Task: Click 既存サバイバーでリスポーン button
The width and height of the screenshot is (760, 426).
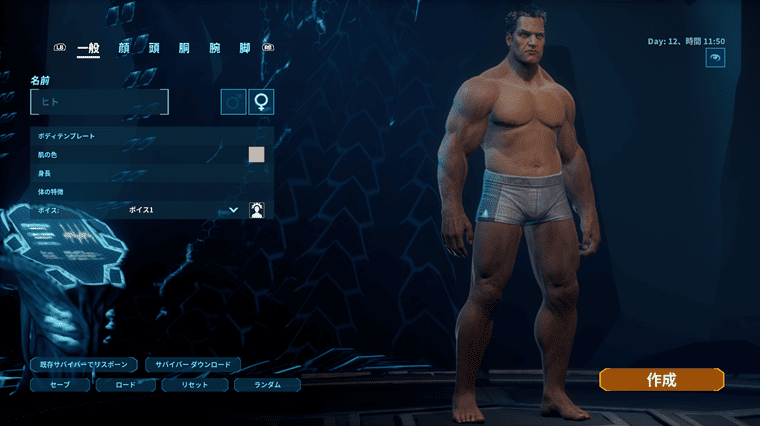Action: pyautogui.click(x=83, y=365)
